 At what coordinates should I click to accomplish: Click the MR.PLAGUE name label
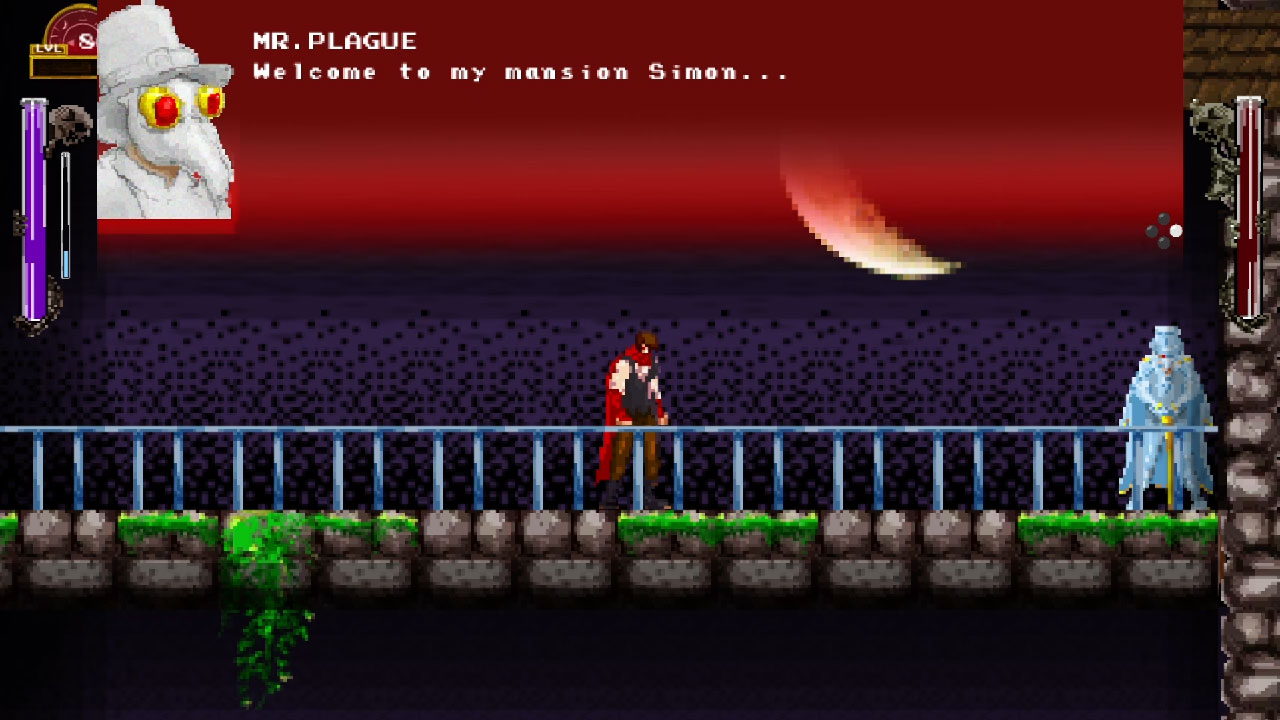click(335, 40)
